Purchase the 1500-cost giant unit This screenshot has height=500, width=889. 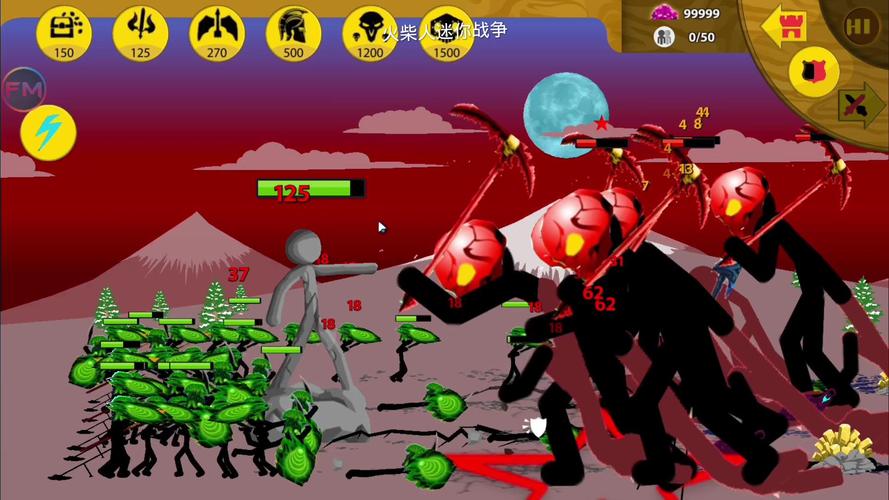click(x=446, y=31)
